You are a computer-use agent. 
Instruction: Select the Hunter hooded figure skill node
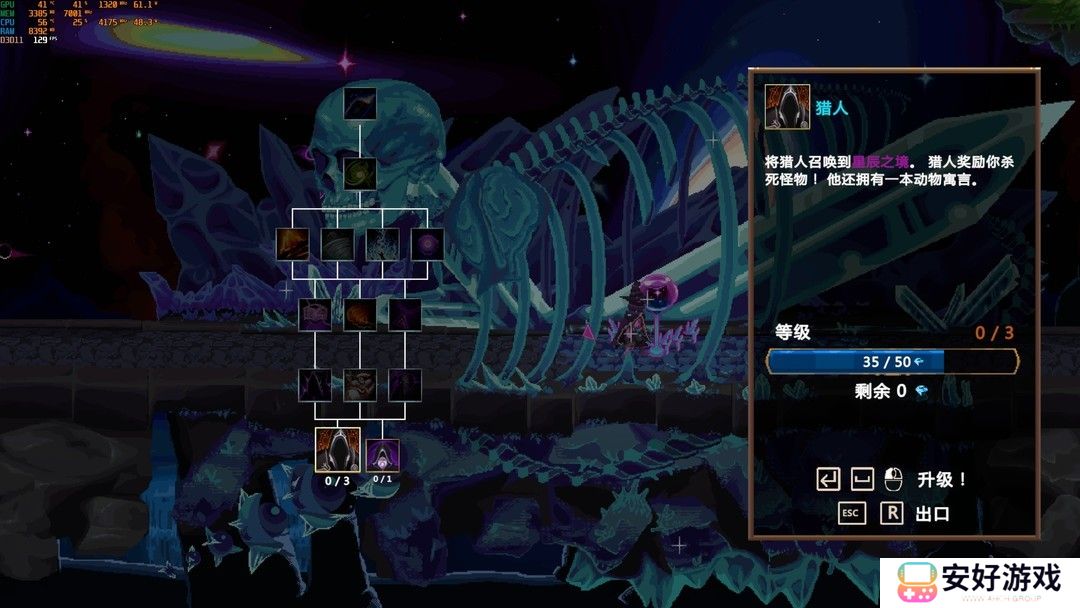click(x=337, y=449)
